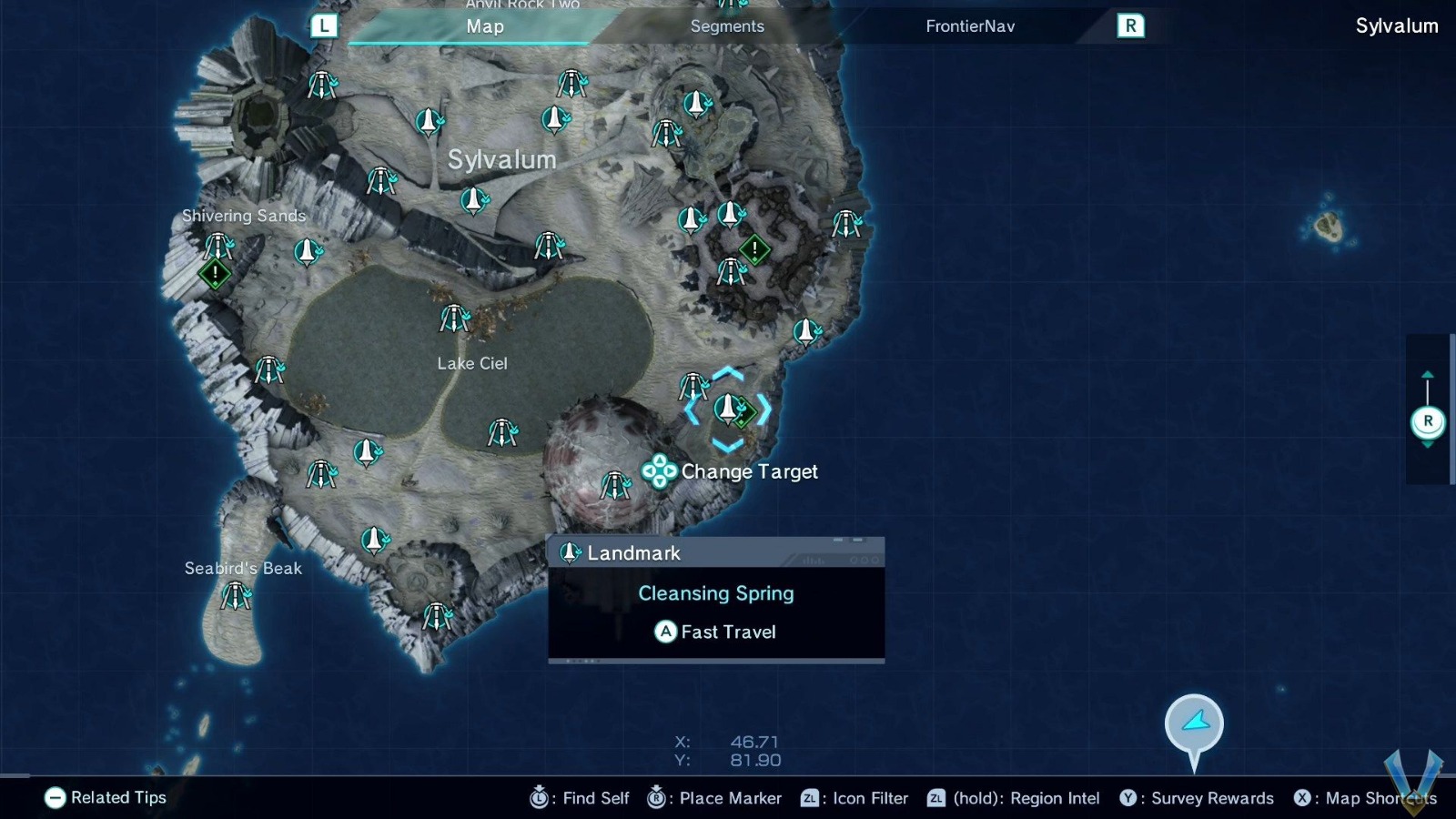Click the d-pad Change Target icon
The image size is (1456, 819).
[658, 472]
